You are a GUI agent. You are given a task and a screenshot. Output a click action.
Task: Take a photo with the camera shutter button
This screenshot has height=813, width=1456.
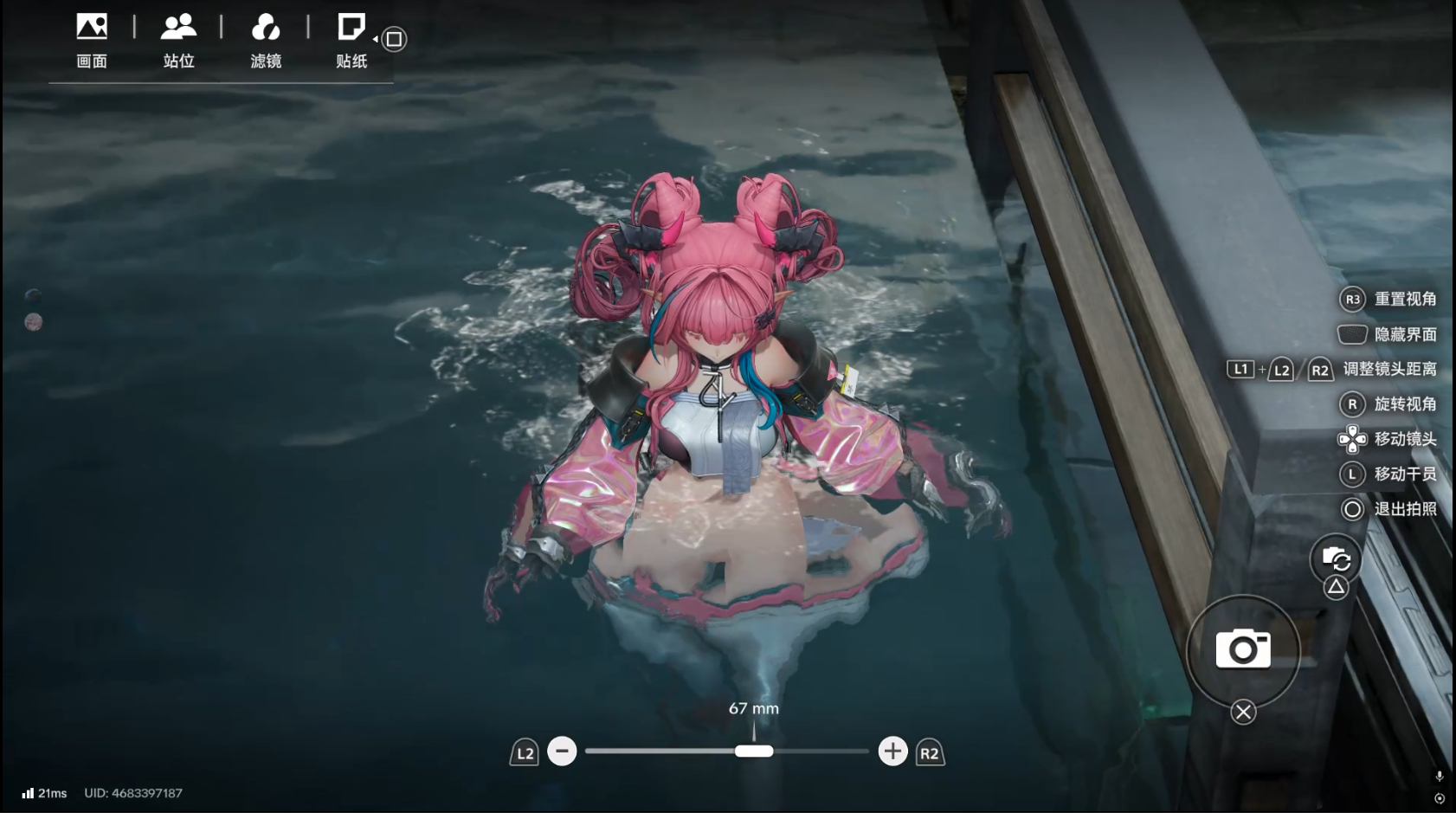pyautogui.click(x=1243, y=650)
